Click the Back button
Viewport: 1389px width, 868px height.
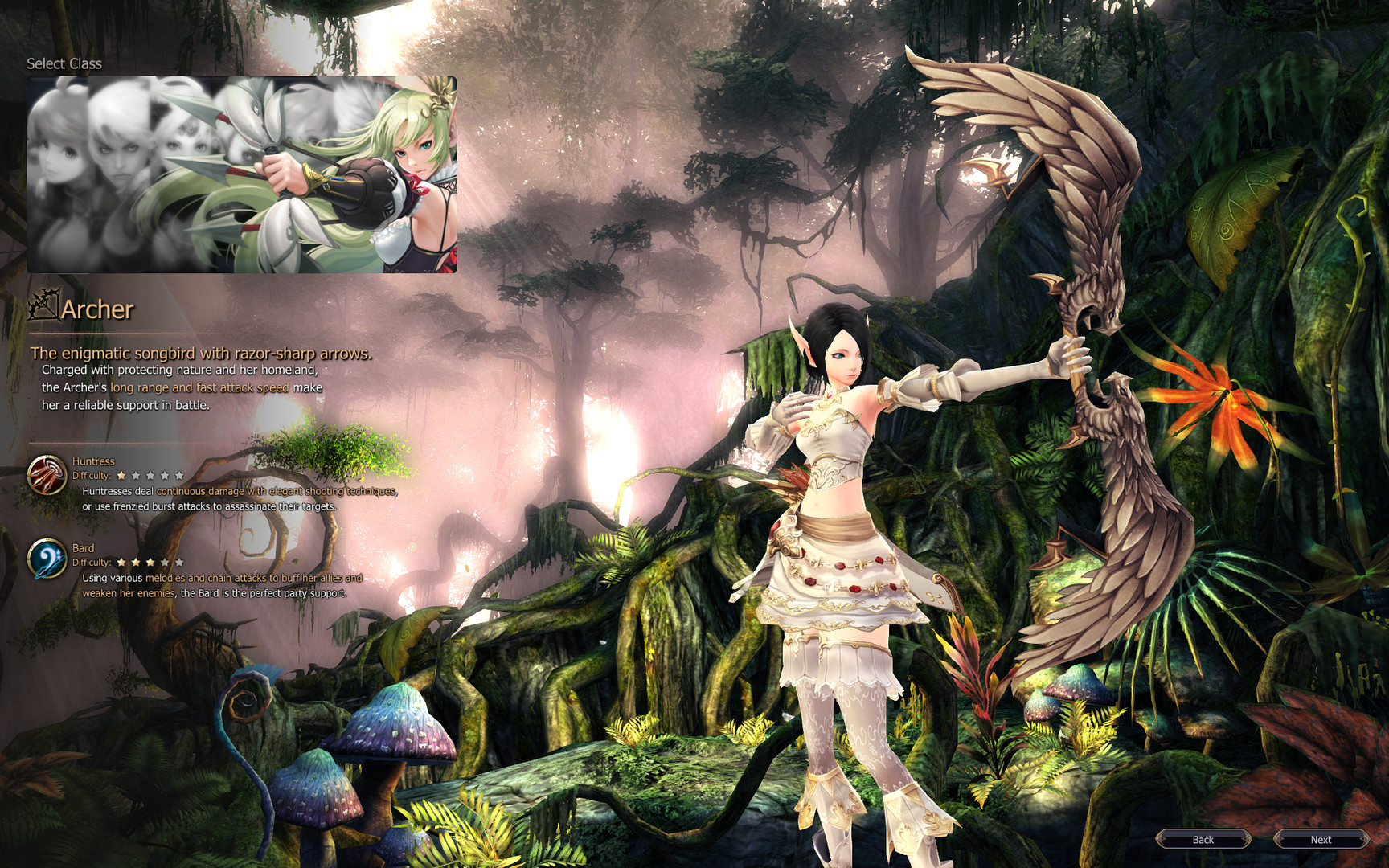click(1203, 839)
